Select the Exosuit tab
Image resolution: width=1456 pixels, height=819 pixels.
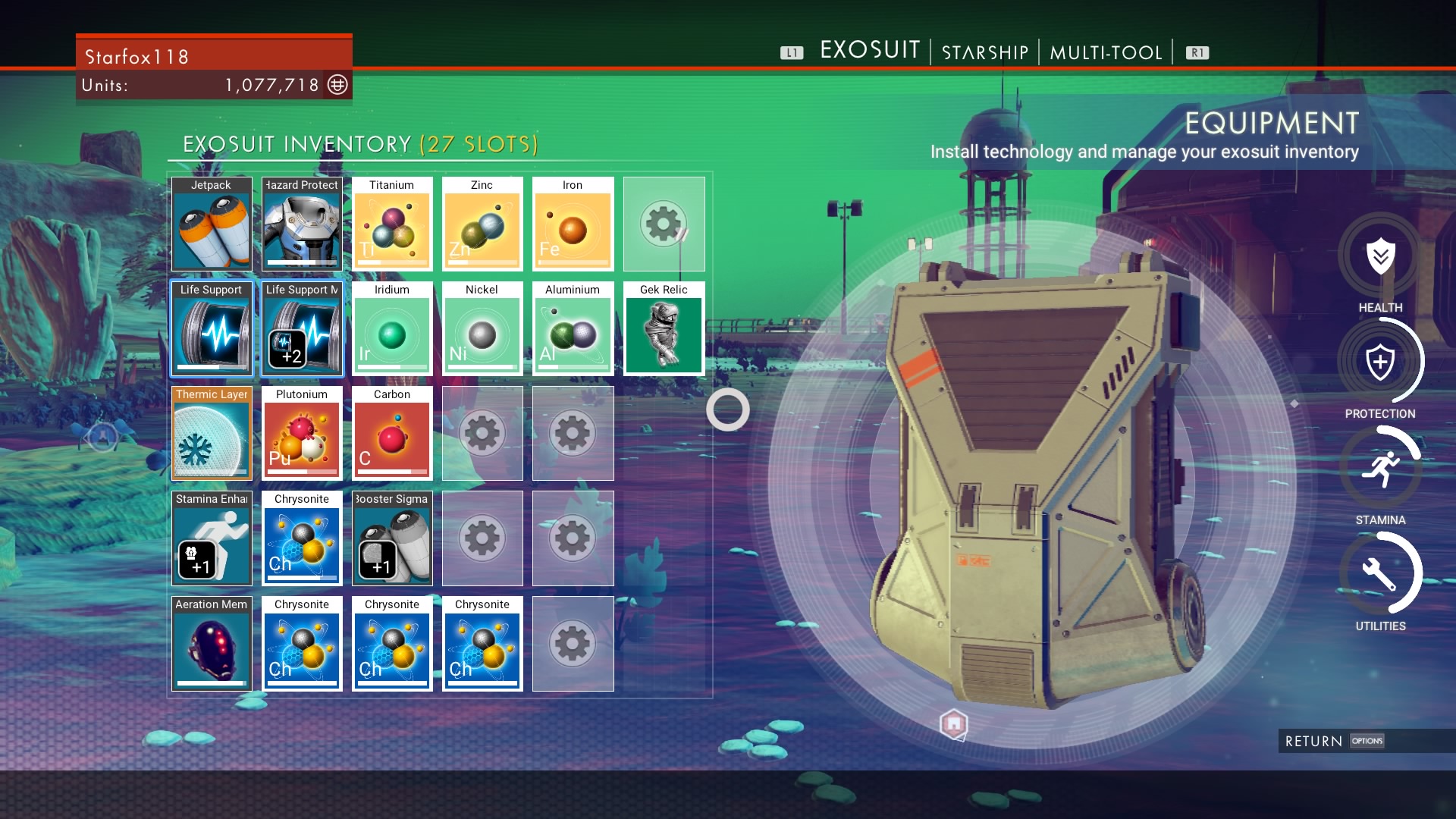click(870, 50)
